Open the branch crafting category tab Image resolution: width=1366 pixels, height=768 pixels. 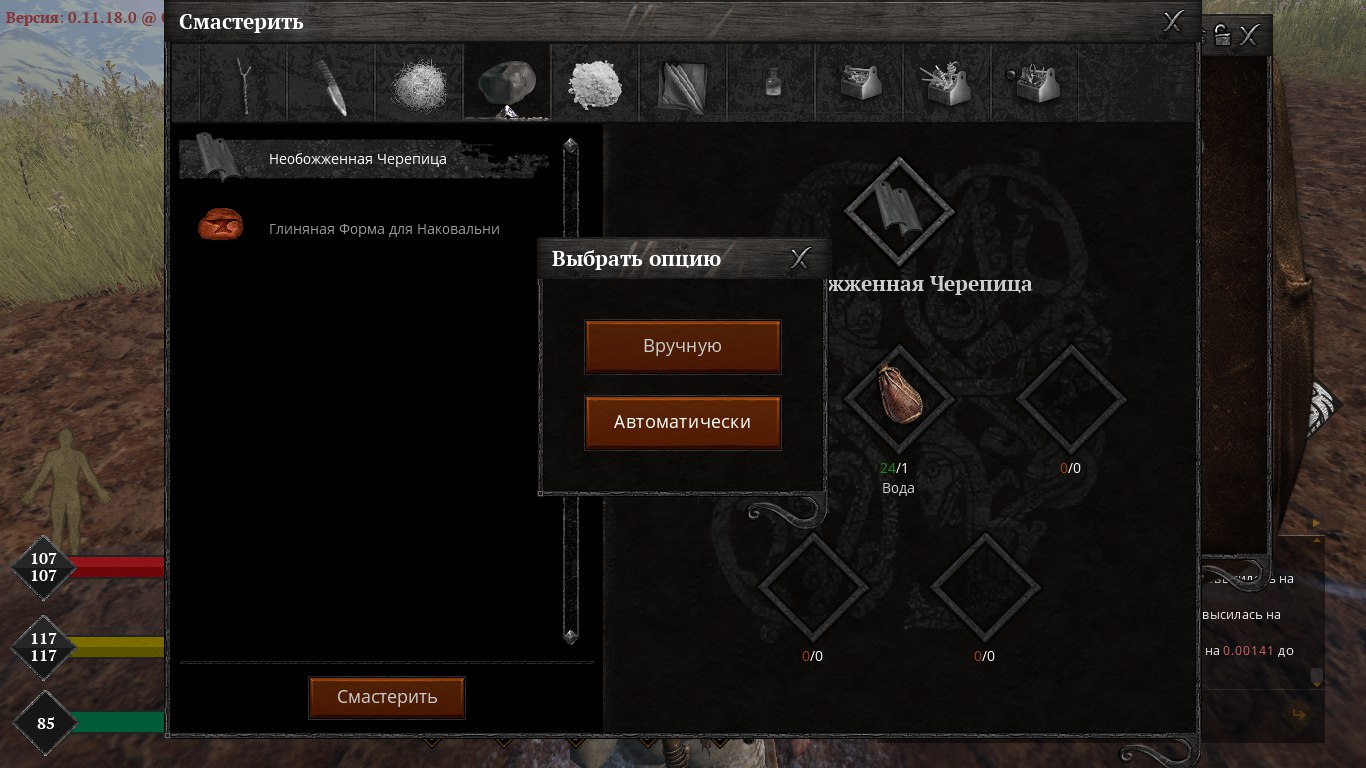pyautogui.click(x=244, y=84)
